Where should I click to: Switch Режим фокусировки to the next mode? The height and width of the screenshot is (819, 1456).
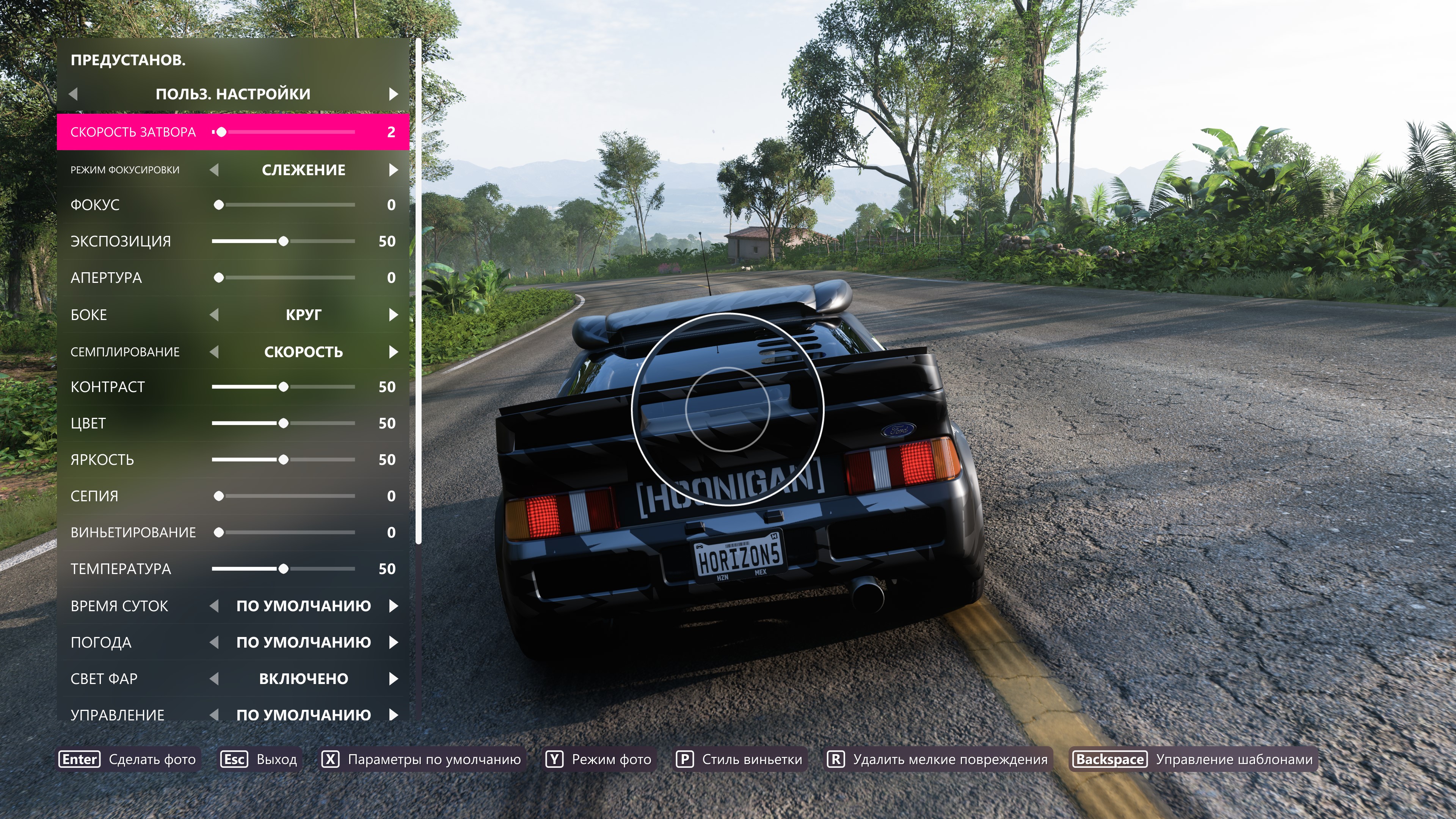tap(394, 170)
